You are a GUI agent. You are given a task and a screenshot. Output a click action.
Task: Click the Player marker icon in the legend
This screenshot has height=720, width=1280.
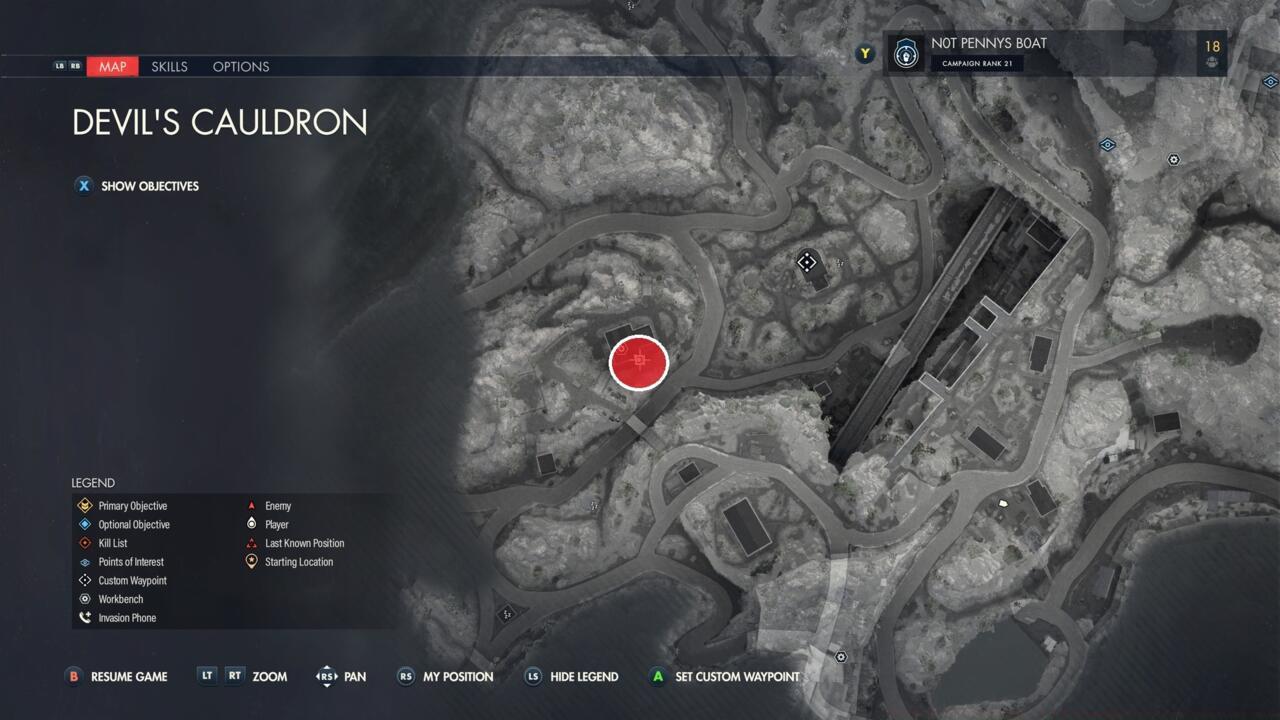point(253,524)
